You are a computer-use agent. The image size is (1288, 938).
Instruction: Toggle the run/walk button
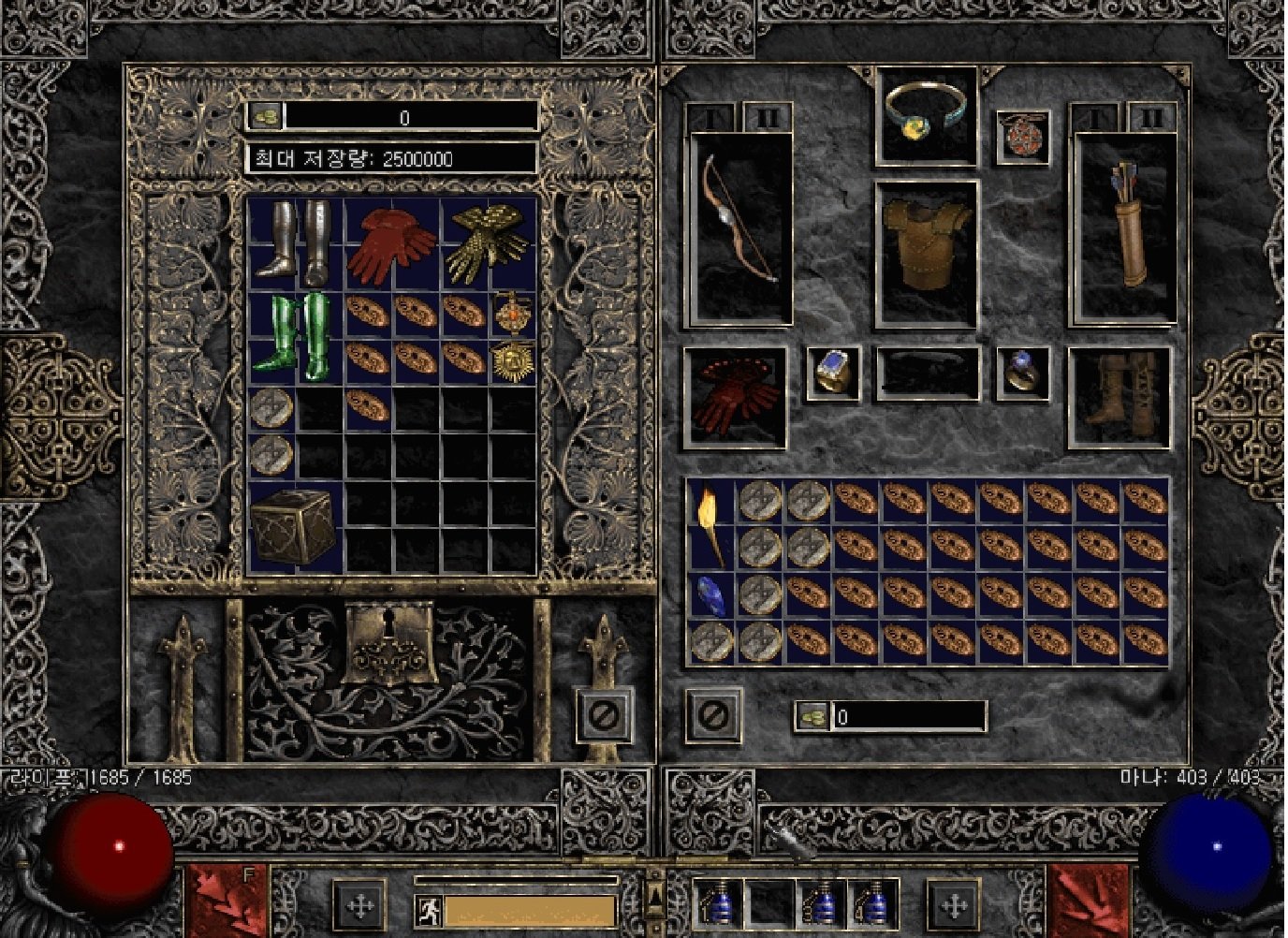[429, 909]
